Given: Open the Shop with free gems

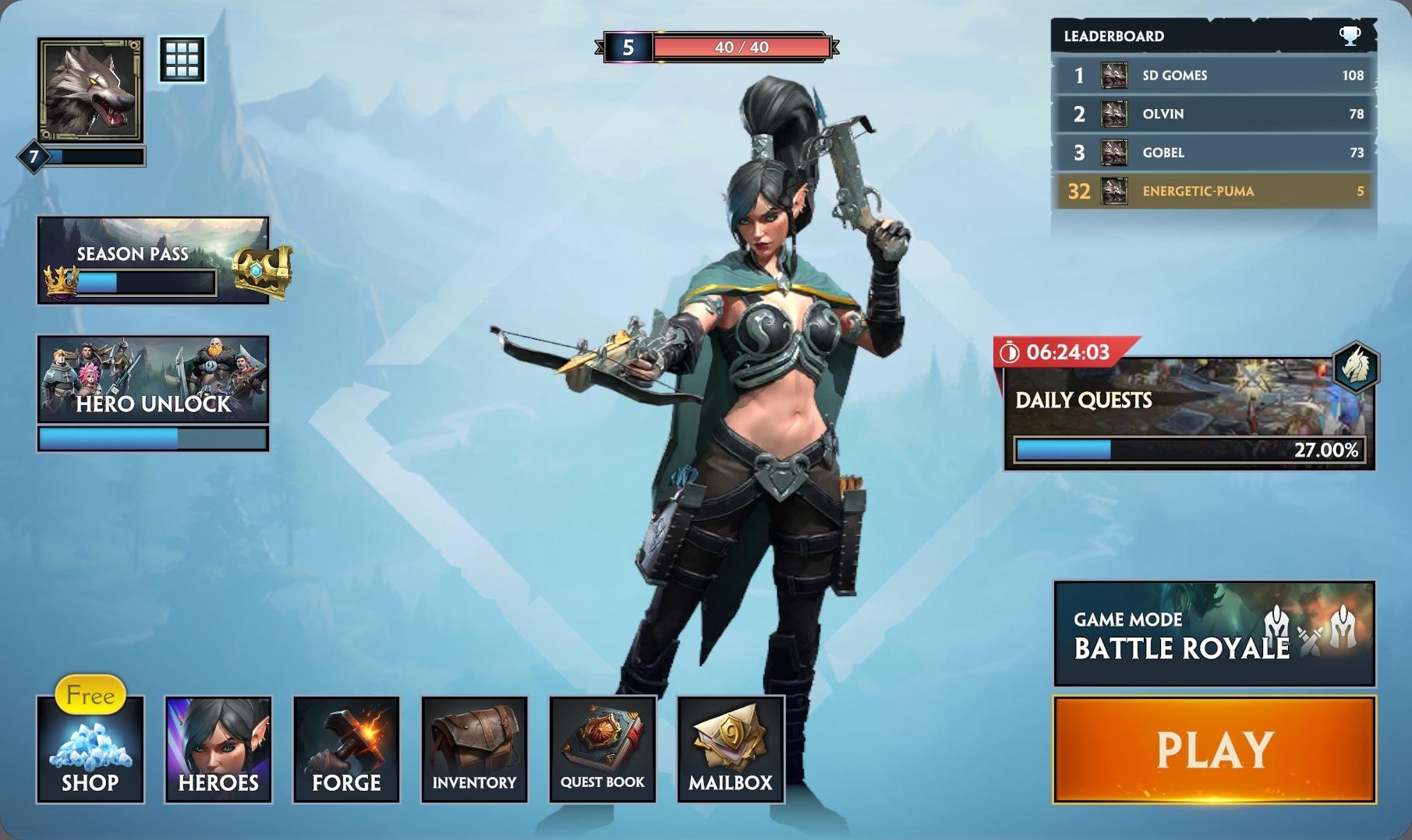Looking at the screenshot, I should tap(90, 749).
